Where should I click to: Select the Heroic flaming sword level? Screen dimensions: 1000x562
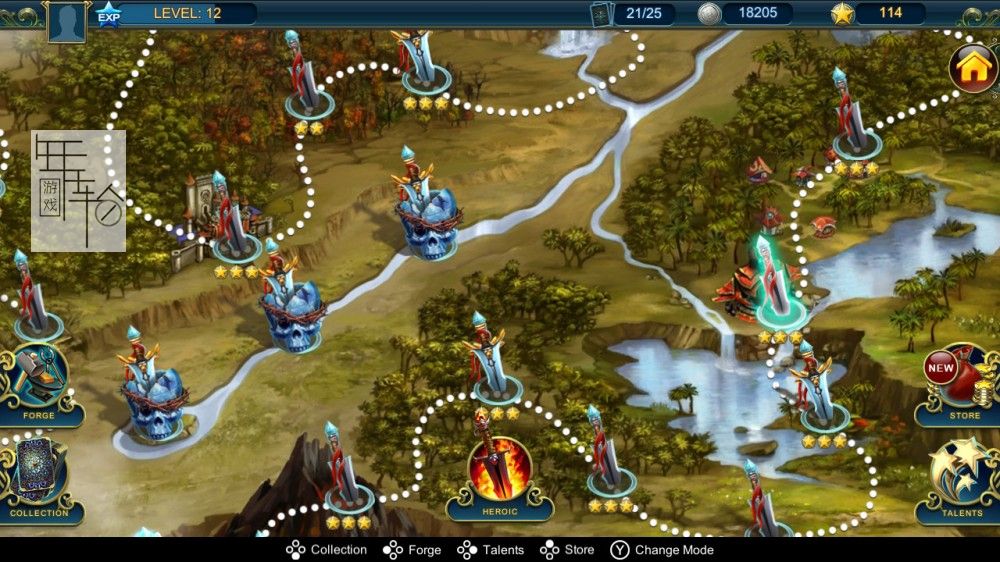[499, 472]
